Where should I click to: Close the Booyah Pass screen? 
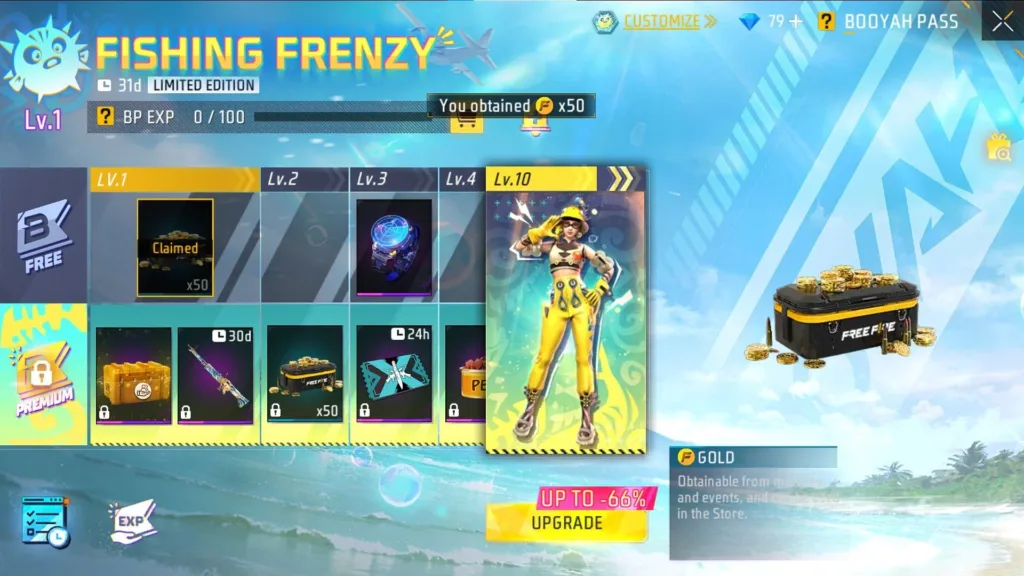1002,21
